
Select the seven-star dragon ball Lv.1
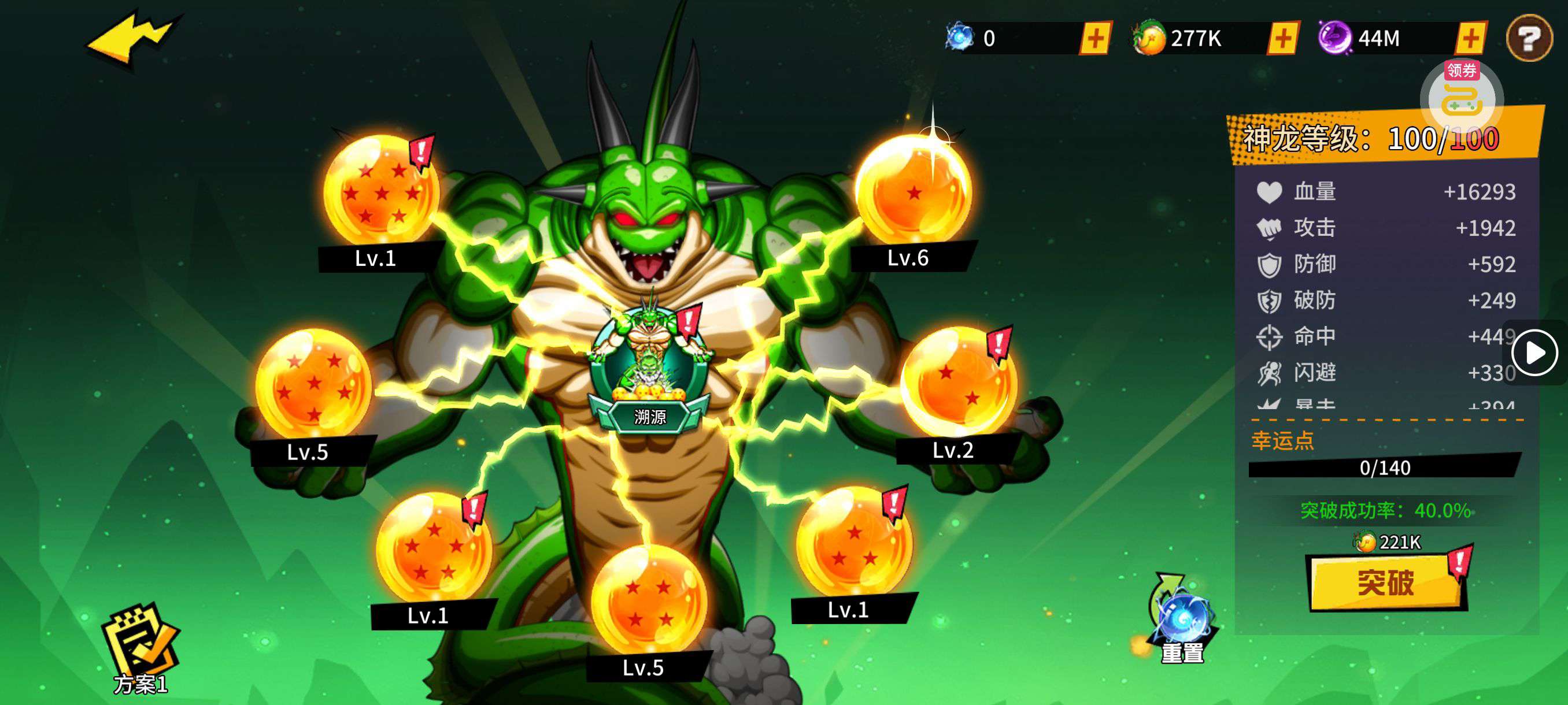[380, 191]
